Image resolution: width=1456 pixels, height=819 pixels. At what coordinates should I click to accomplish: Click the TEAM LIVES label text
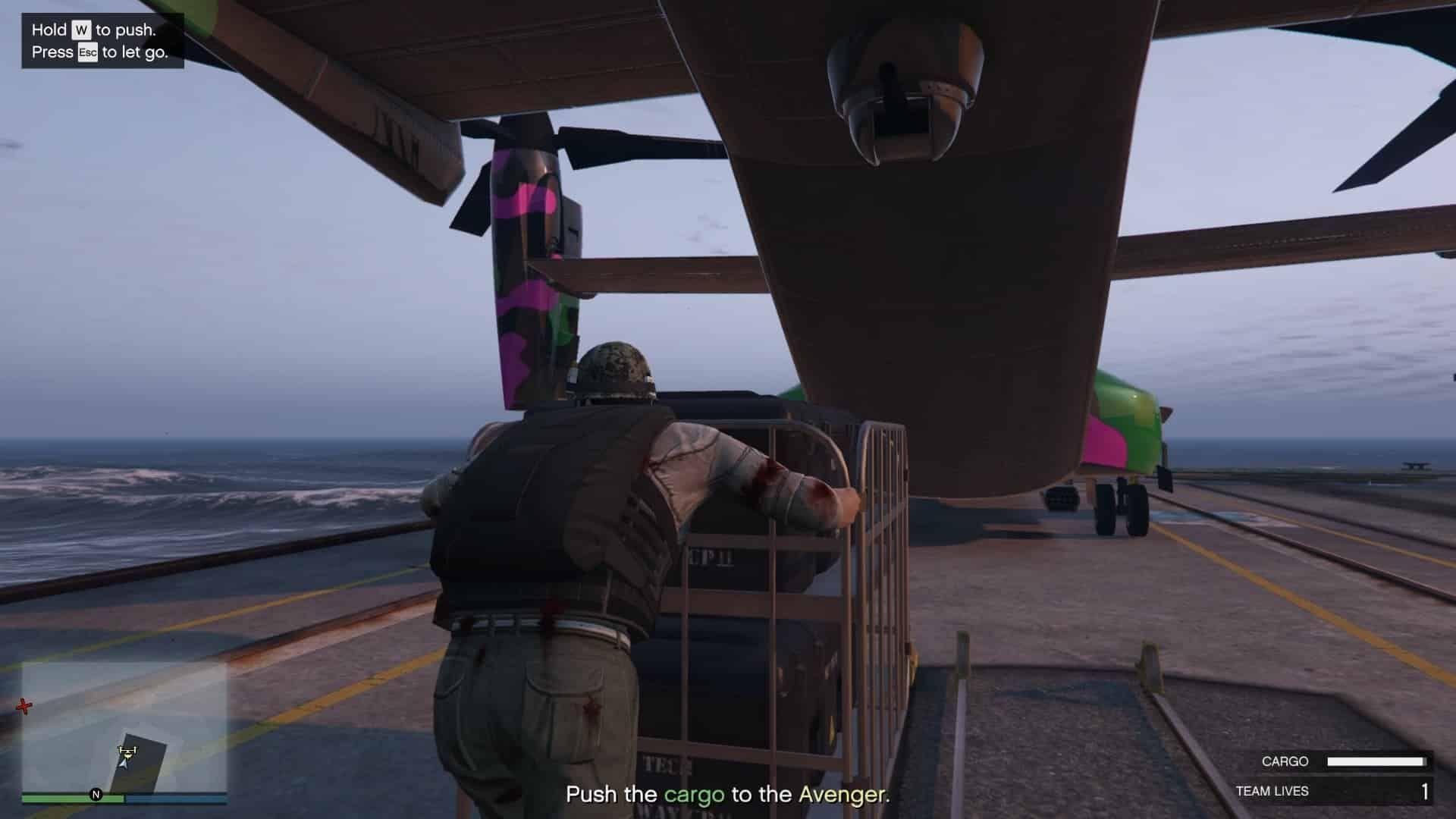pyautogui.click(x=1273, y=790)
